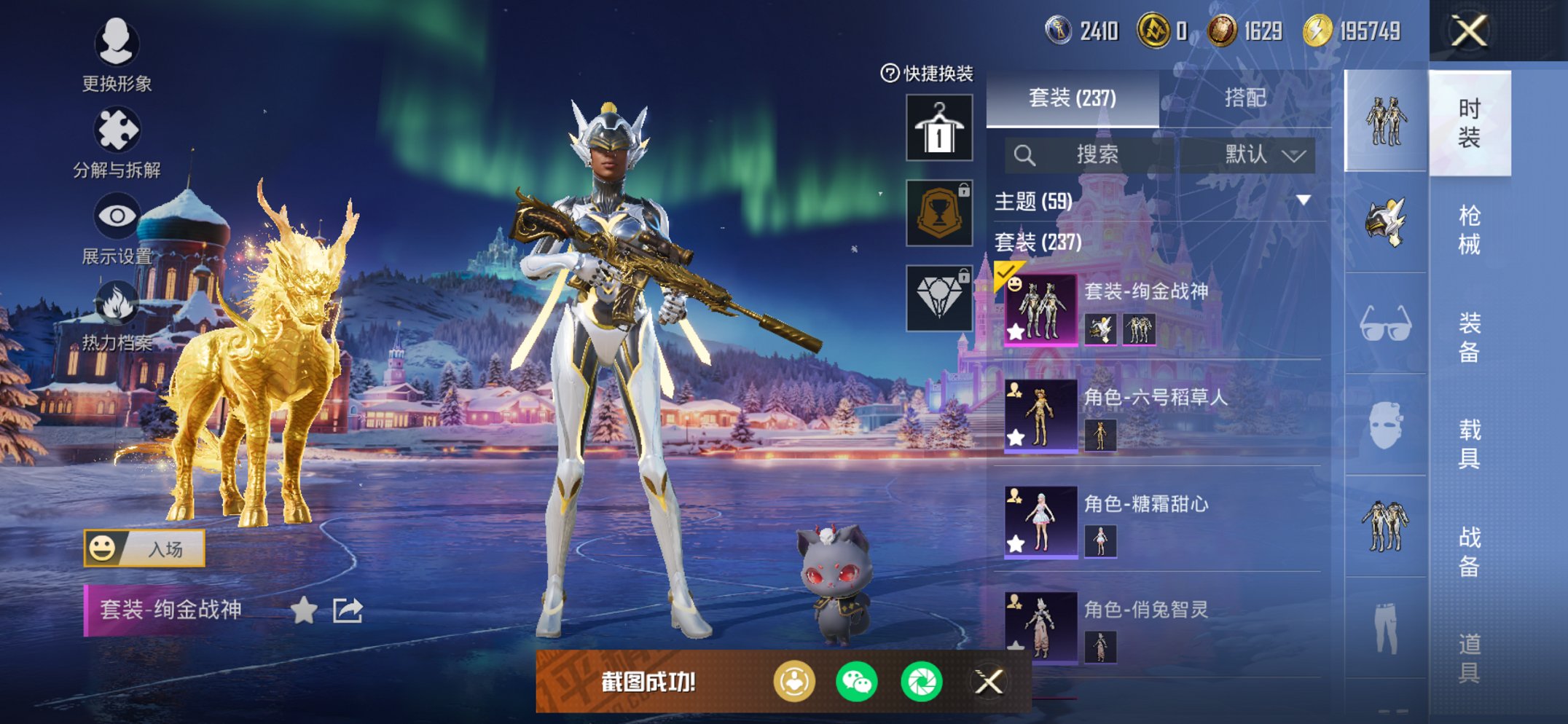Share screenshot to WeChat
Screen dimensions: 1568x724
857,682
